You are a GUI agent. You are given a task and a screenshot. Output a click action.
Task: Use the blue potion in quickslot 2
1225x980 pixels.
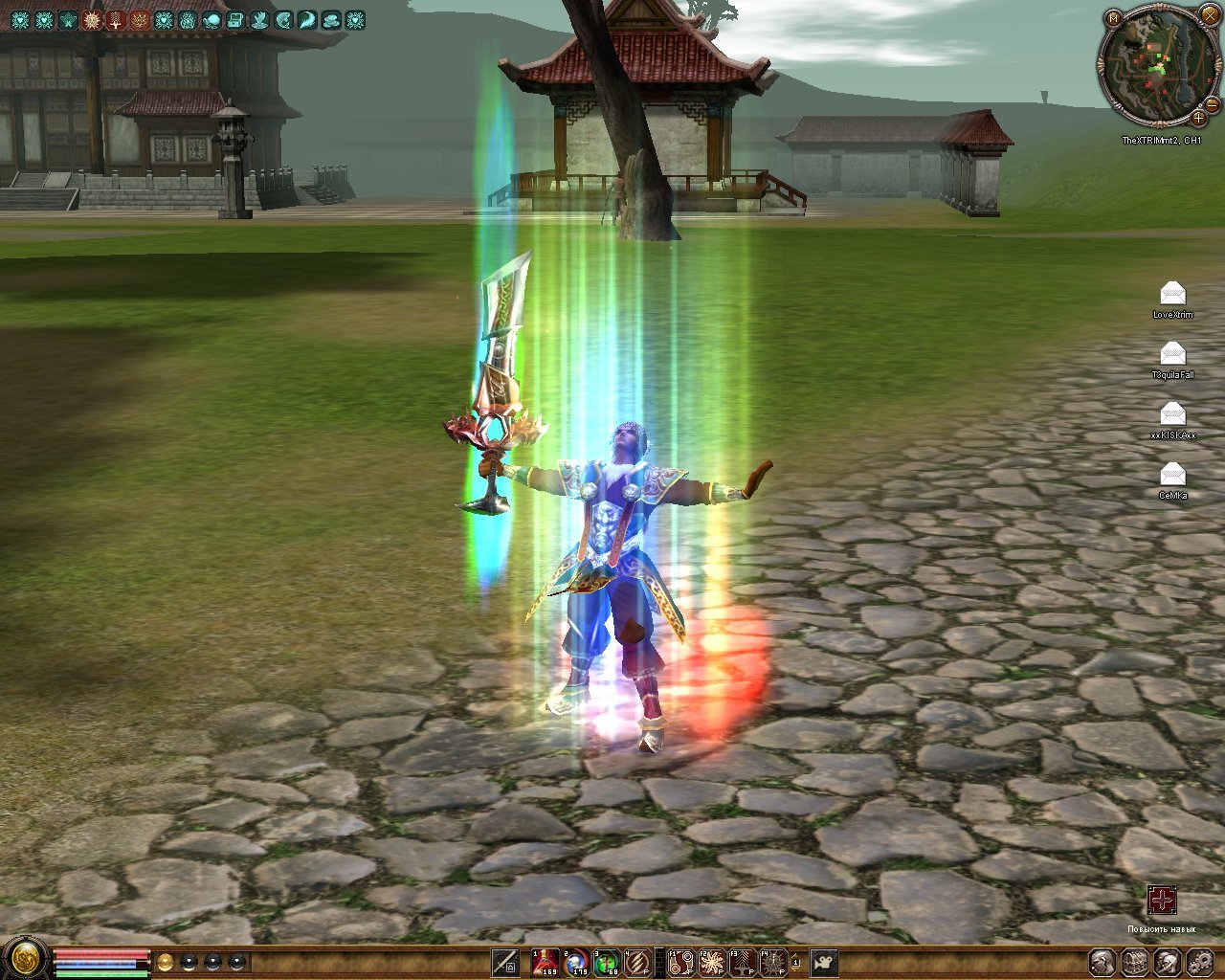(576, 962)
